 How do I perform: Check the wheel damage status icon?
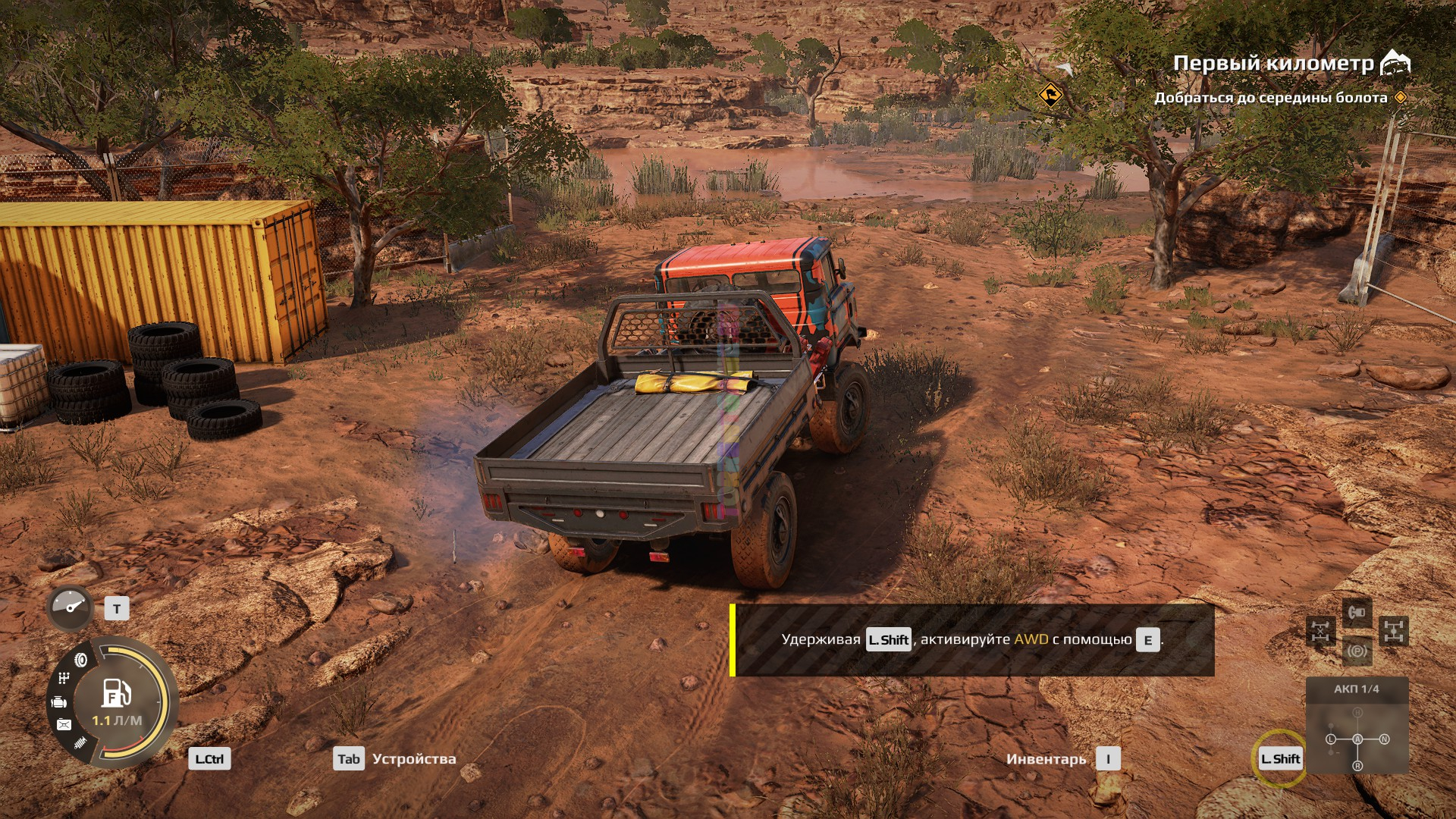coord(81,660)
